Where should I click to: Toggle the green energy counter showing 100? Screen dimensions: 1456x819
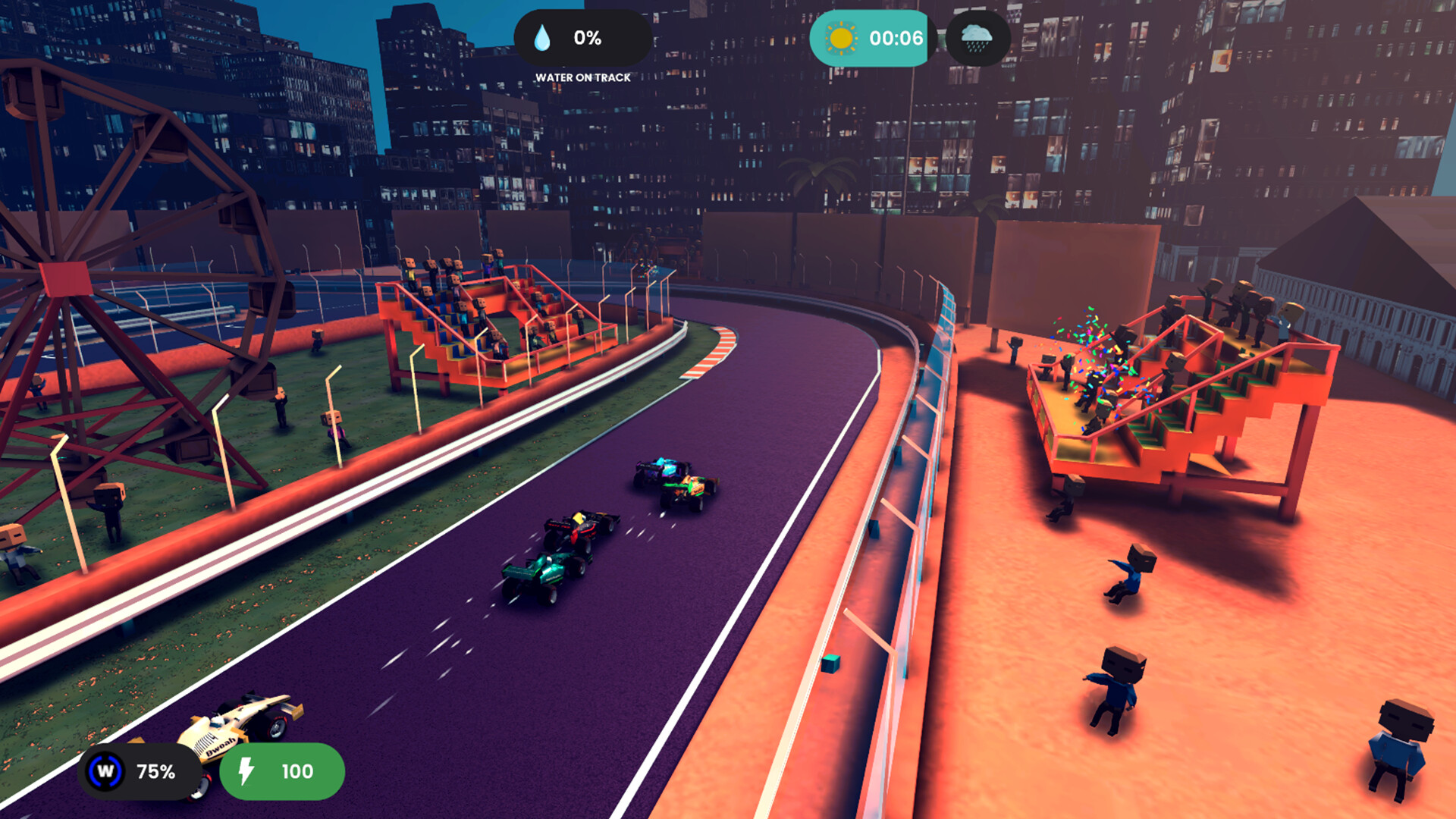point(282,773)
